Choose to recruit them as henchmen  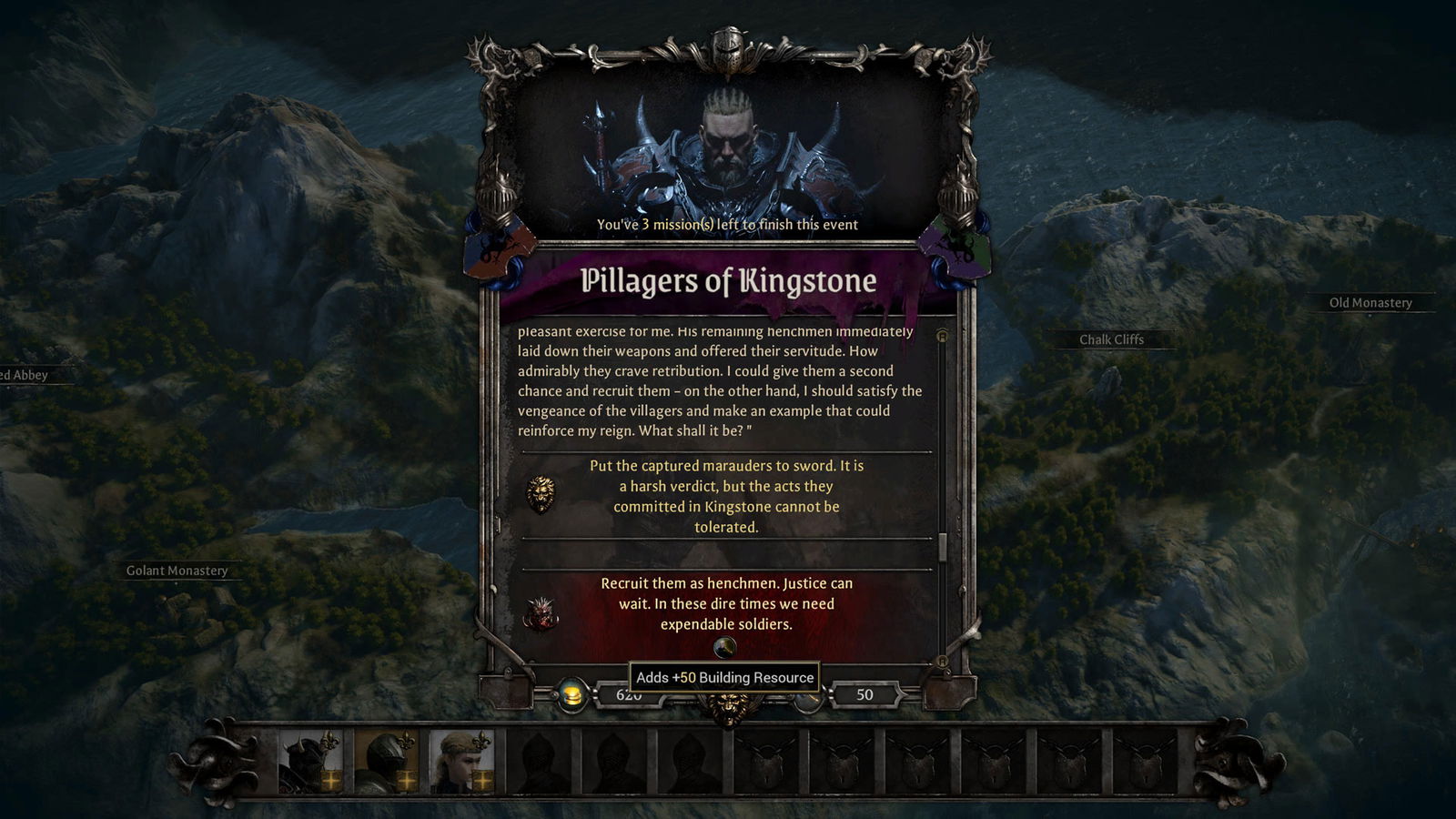(726, 603)
